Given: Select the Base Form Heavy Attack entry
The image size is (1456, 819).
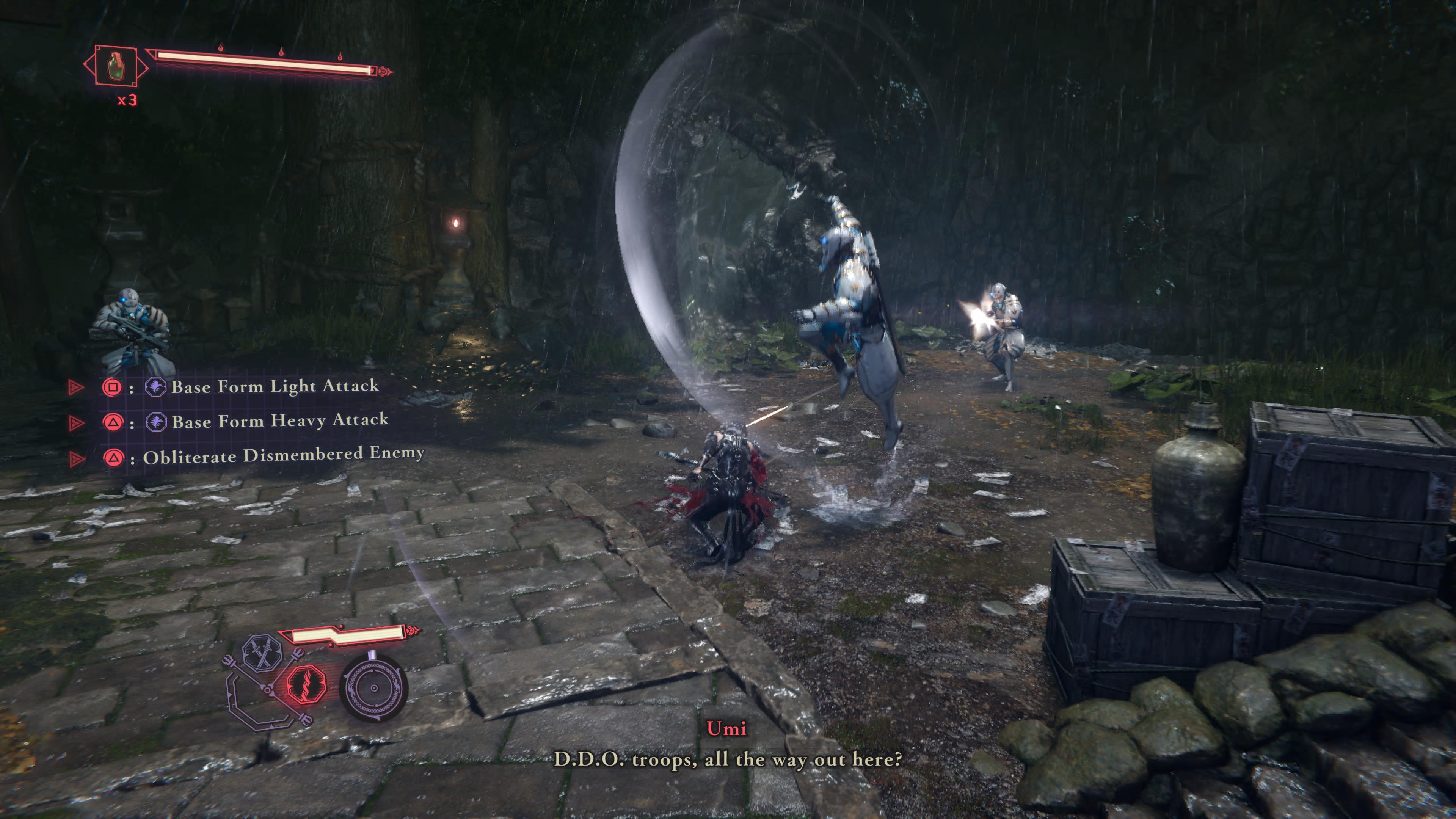Looking at the screenshot, I should tap(280, 421).
